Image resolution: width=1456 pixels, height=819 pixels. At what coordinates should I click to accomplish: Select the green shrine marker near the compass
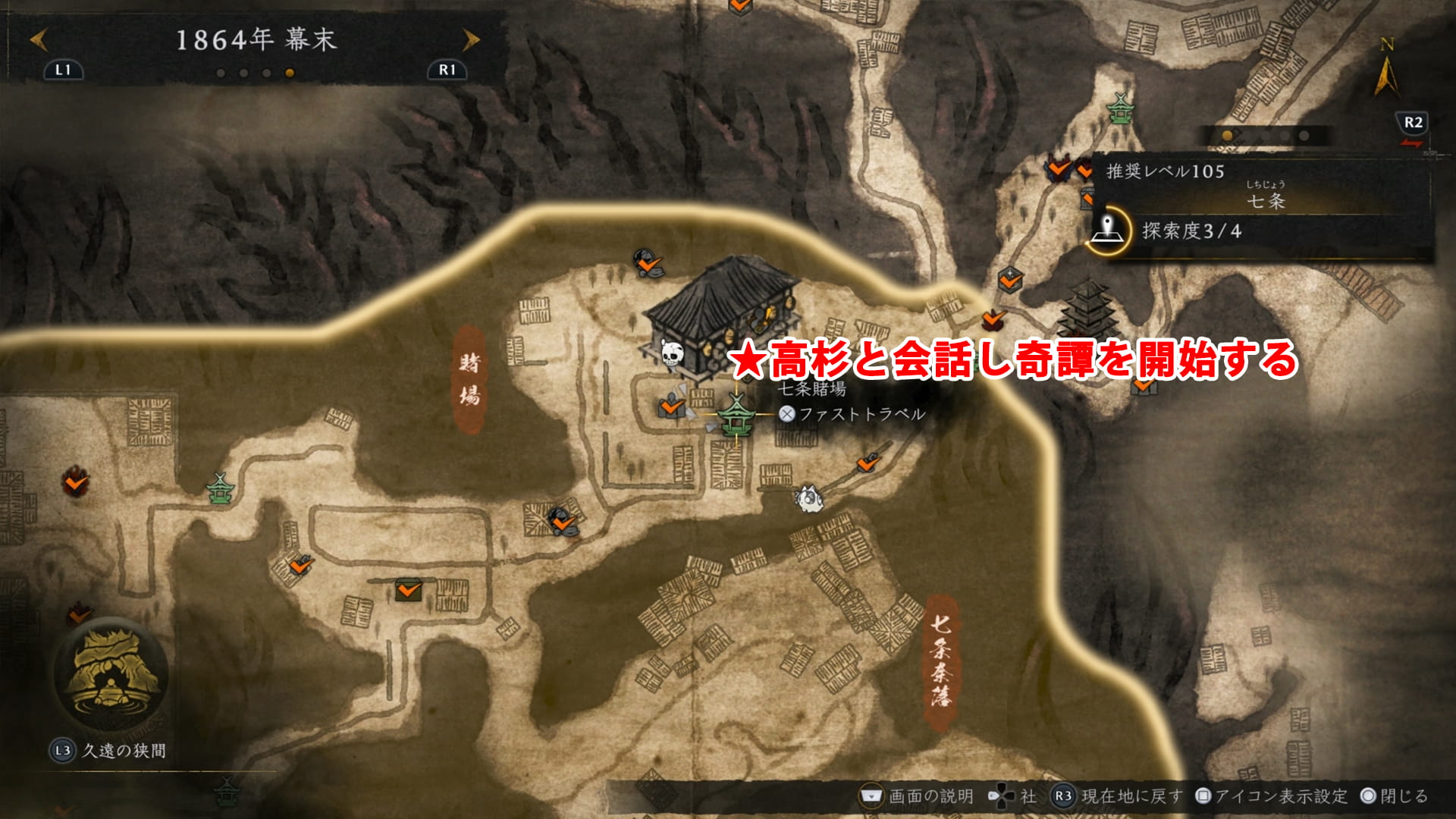(x=1119, y=108)
